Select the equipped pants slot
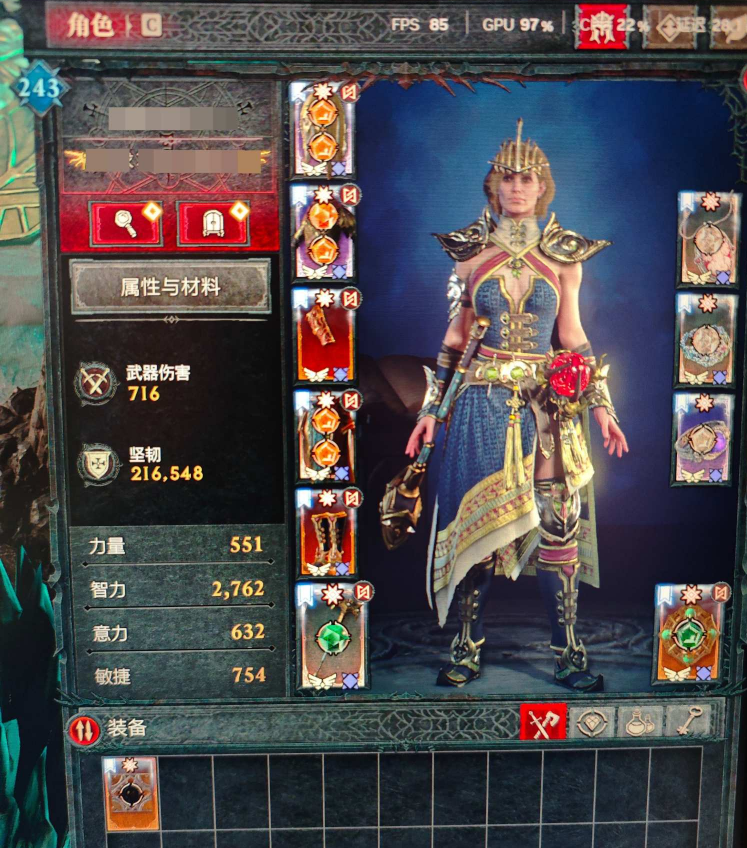The image size is (747, 848). click(x=324, y=436)
